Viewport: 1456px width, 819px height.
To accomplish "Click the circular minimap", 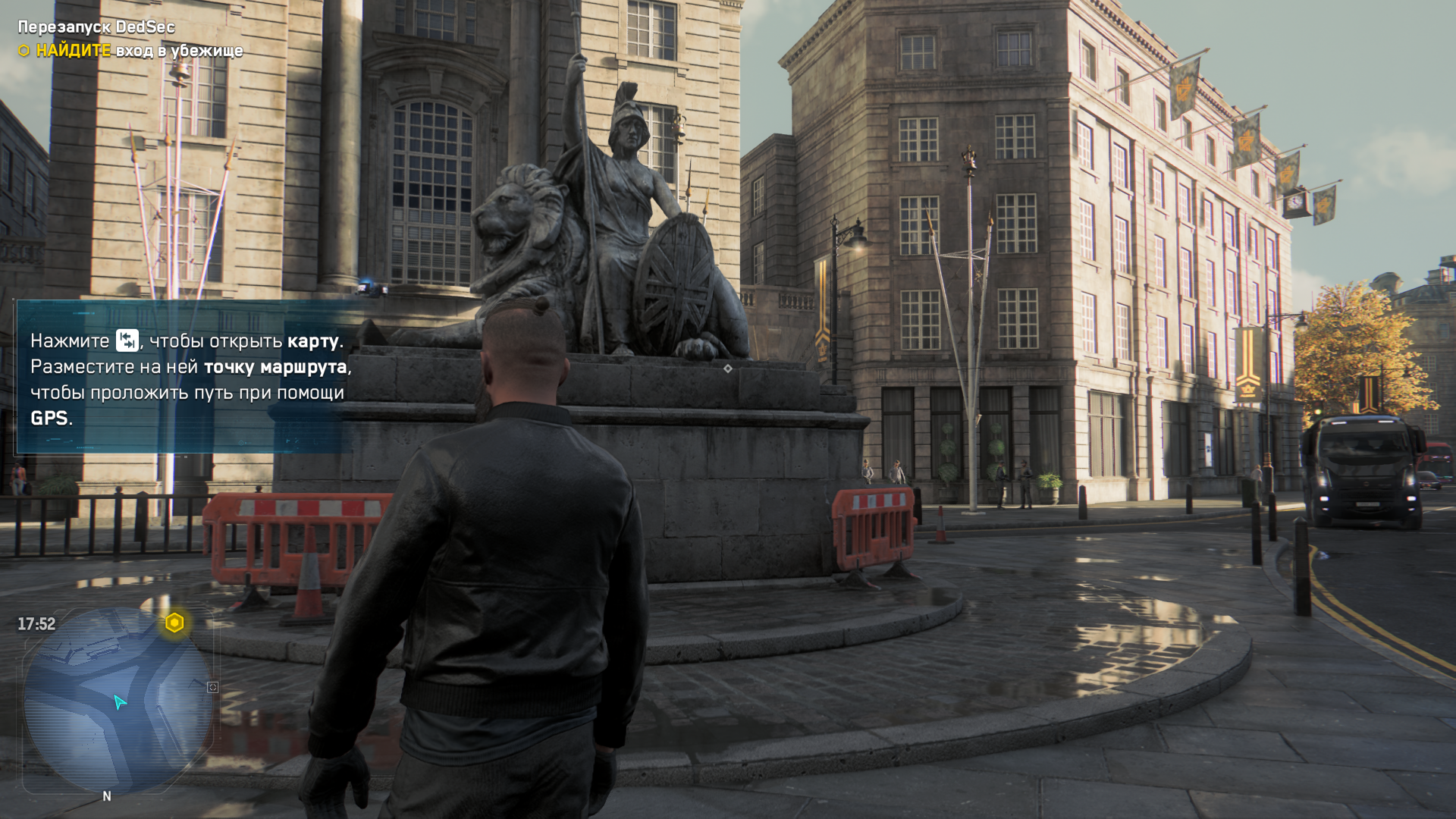I will pyautogui.click(x=118, y=701).
